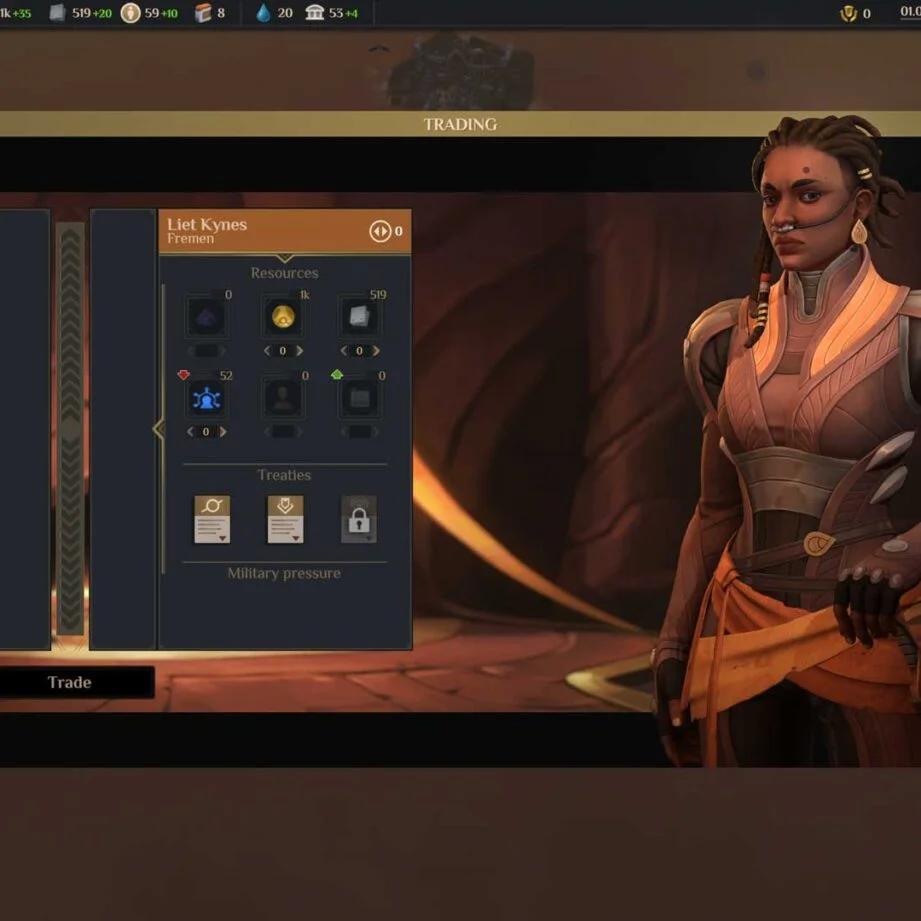Click the Liet Kynes Fremen header

tap(250, 231)
